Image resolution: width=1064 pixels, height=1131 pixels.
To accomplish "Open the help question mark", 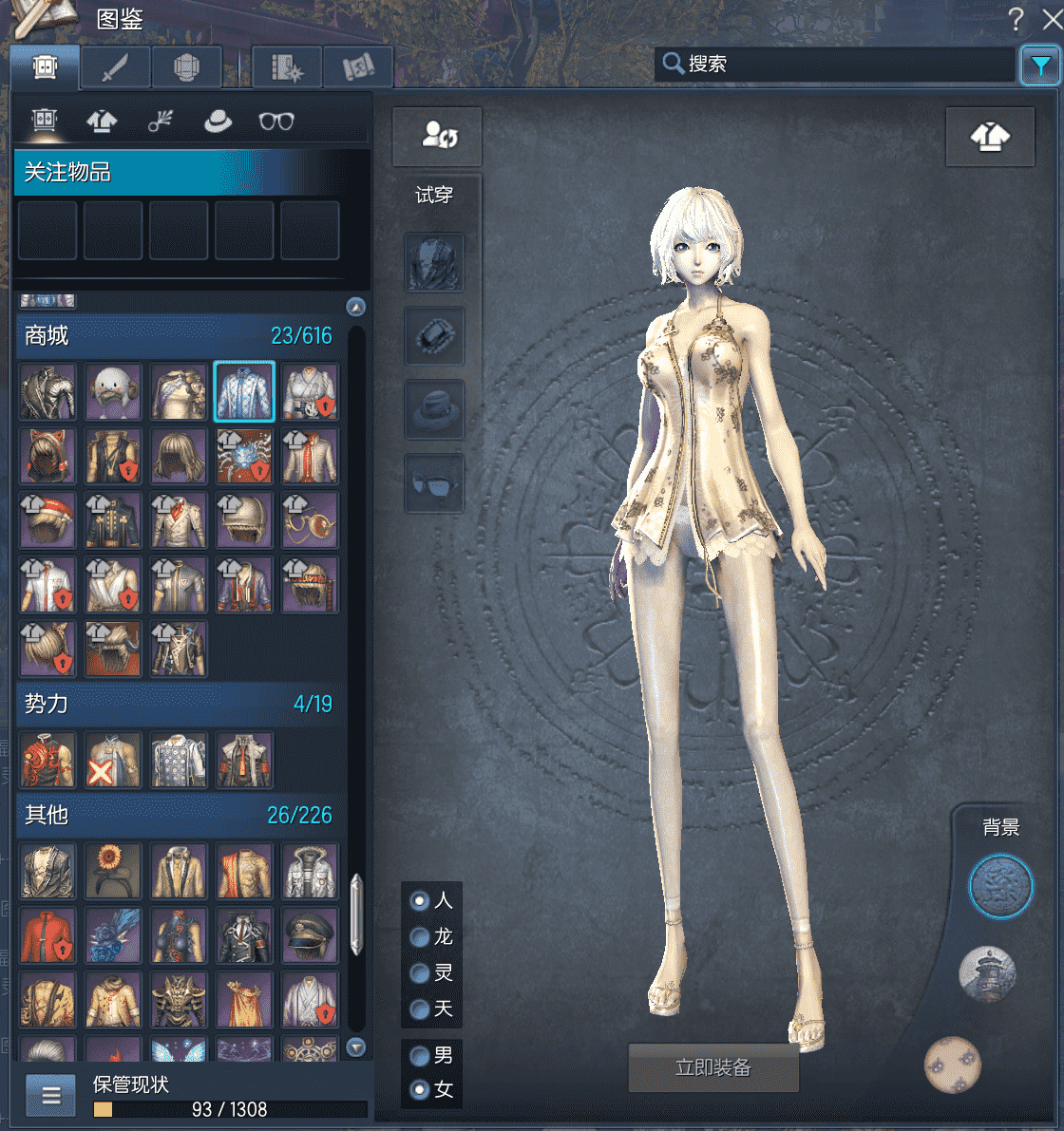I will (1016, 19).
